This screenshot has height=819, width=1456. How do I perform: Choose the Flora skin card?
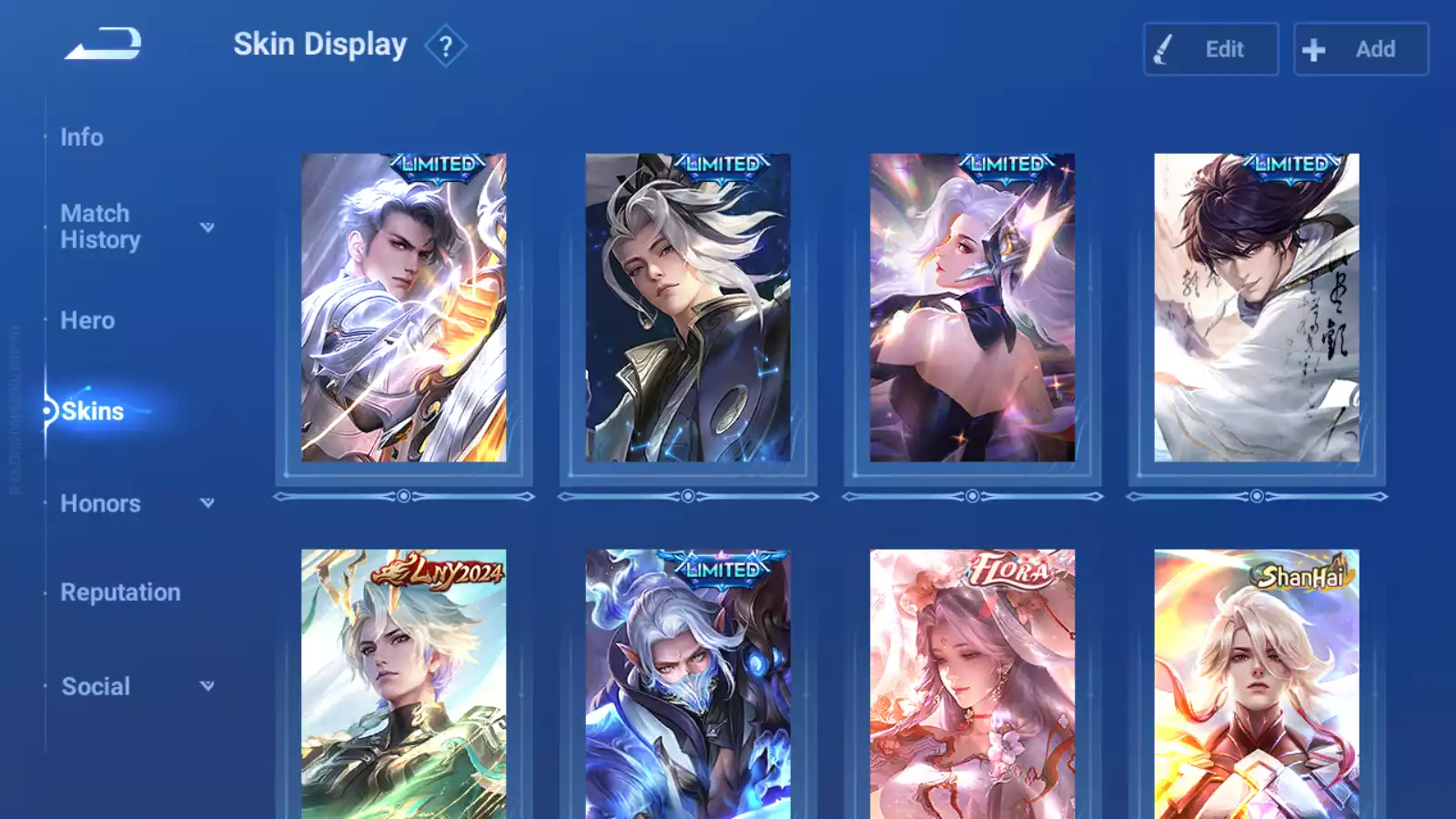[972, 682]
